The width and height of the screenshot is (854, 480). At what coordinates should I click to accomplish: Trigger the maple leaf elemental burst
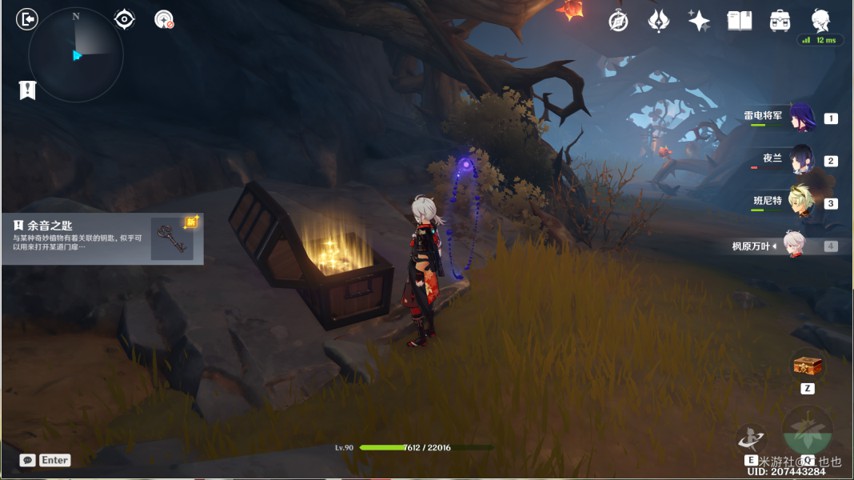coord(807,432)
